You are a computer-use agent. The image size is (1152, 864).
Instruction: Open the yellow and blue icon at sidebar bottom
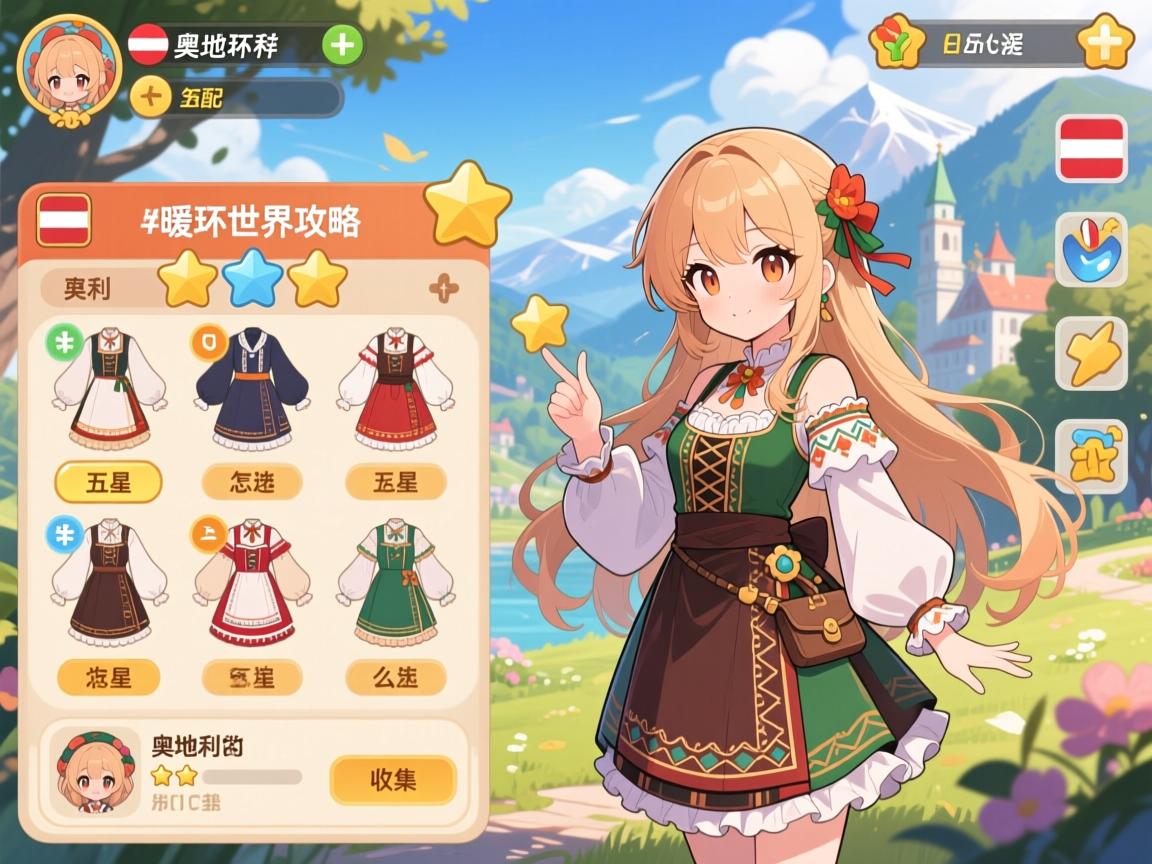pos(1091,456)
